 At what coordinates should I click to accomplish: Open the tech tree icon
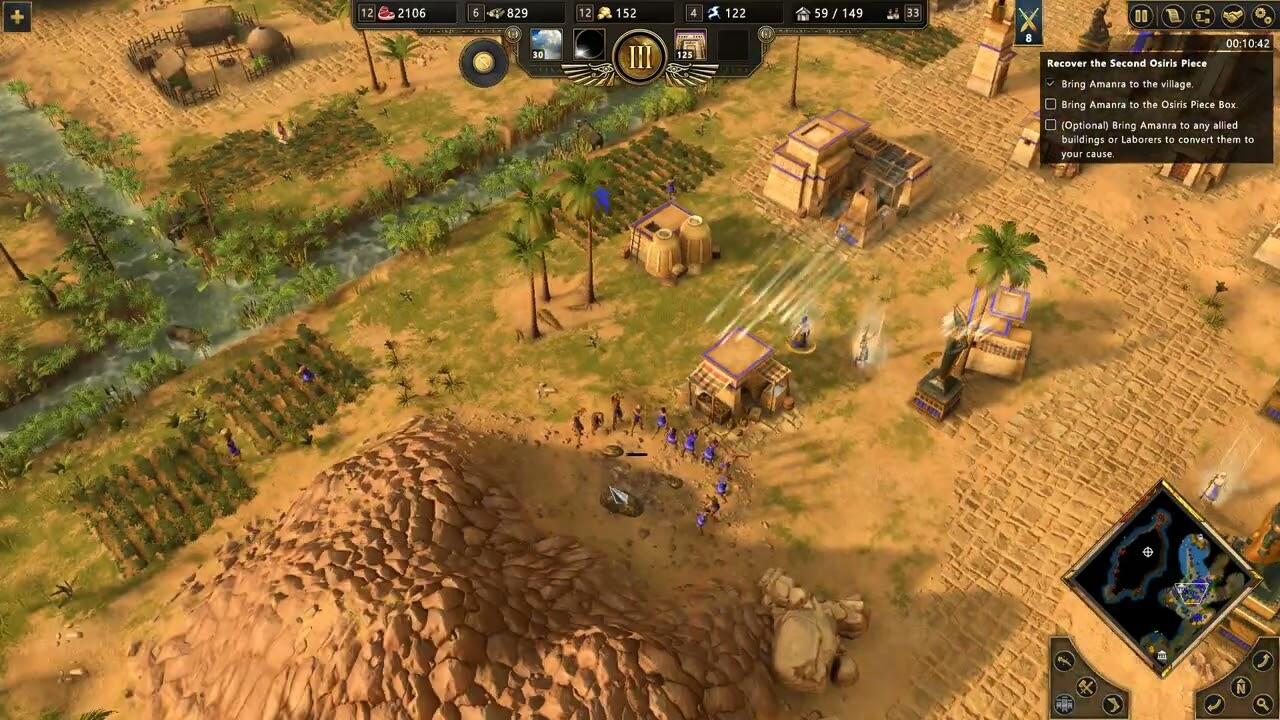[1203, 15]
